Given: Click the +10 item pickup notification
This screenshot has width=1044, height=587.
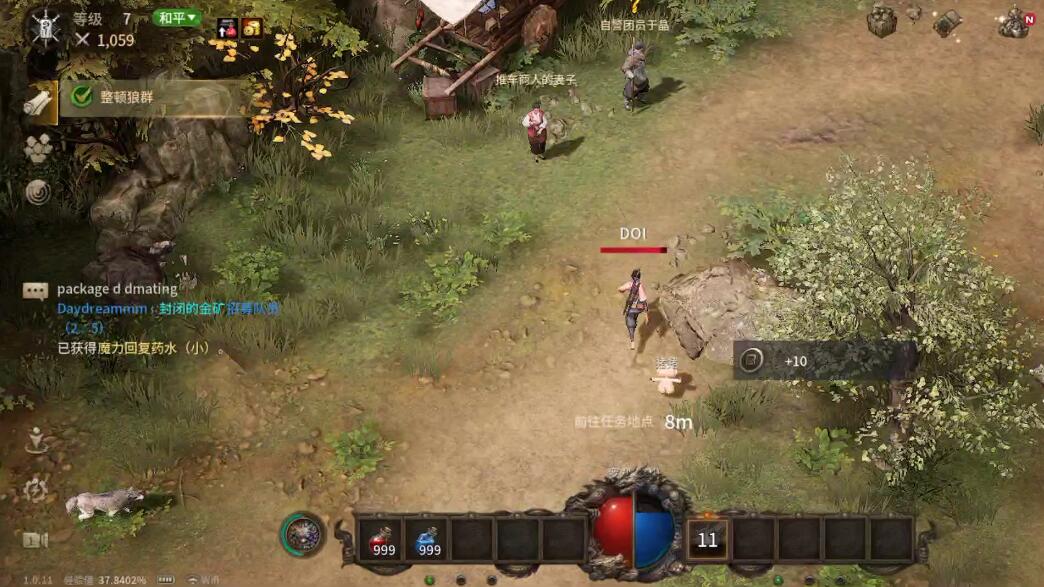Looking at the screenshot, I should (824, 361).
